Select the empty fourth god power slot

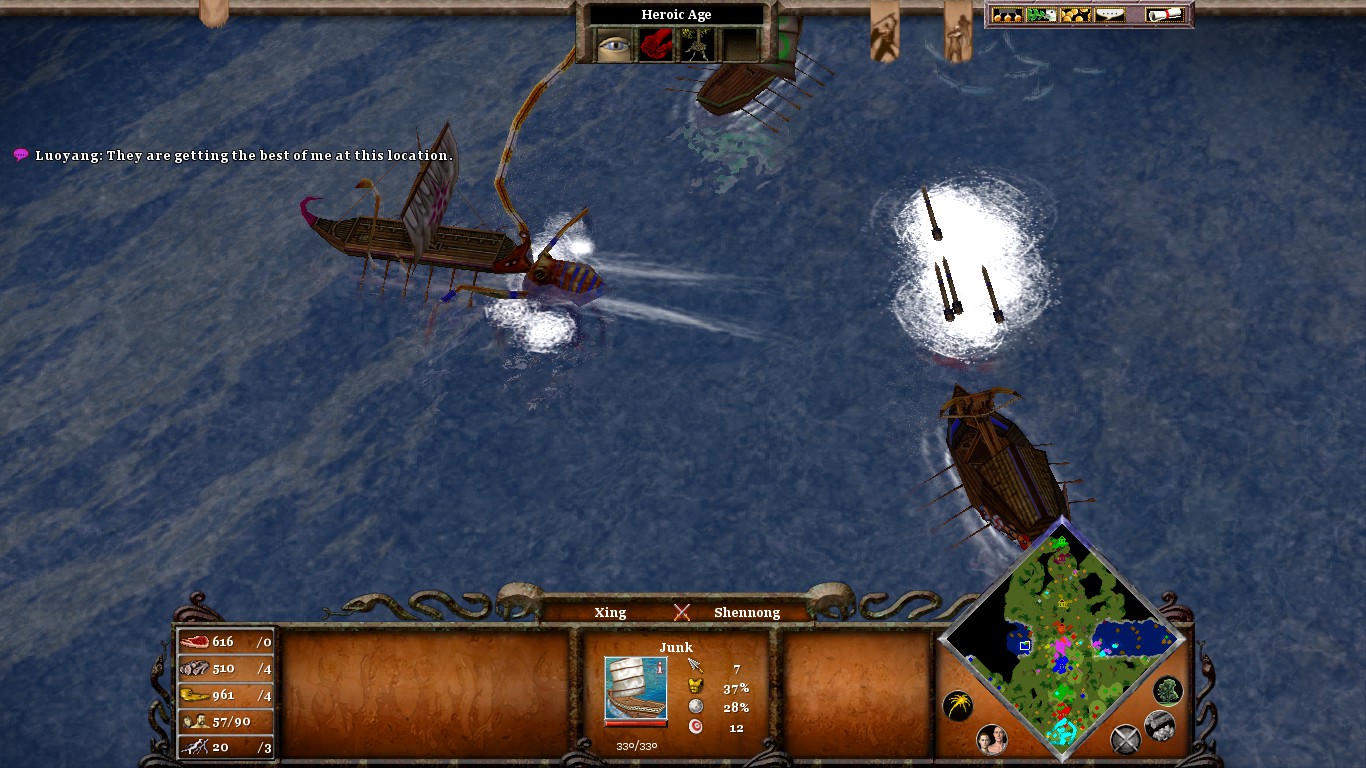tap(741, 45)
